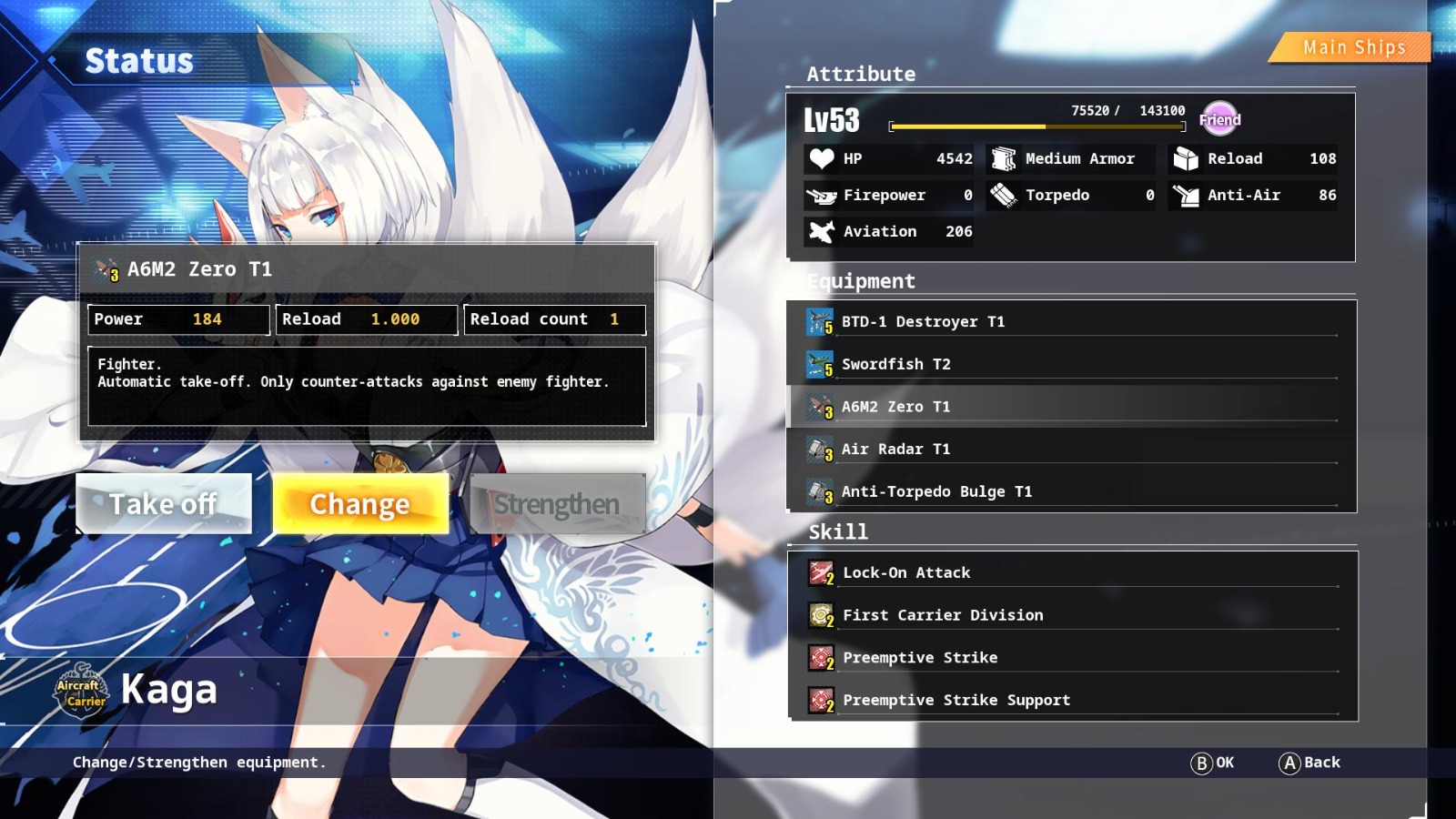Click the HP heart icon
Viewport: 1456px width, 819px height.
822,158
